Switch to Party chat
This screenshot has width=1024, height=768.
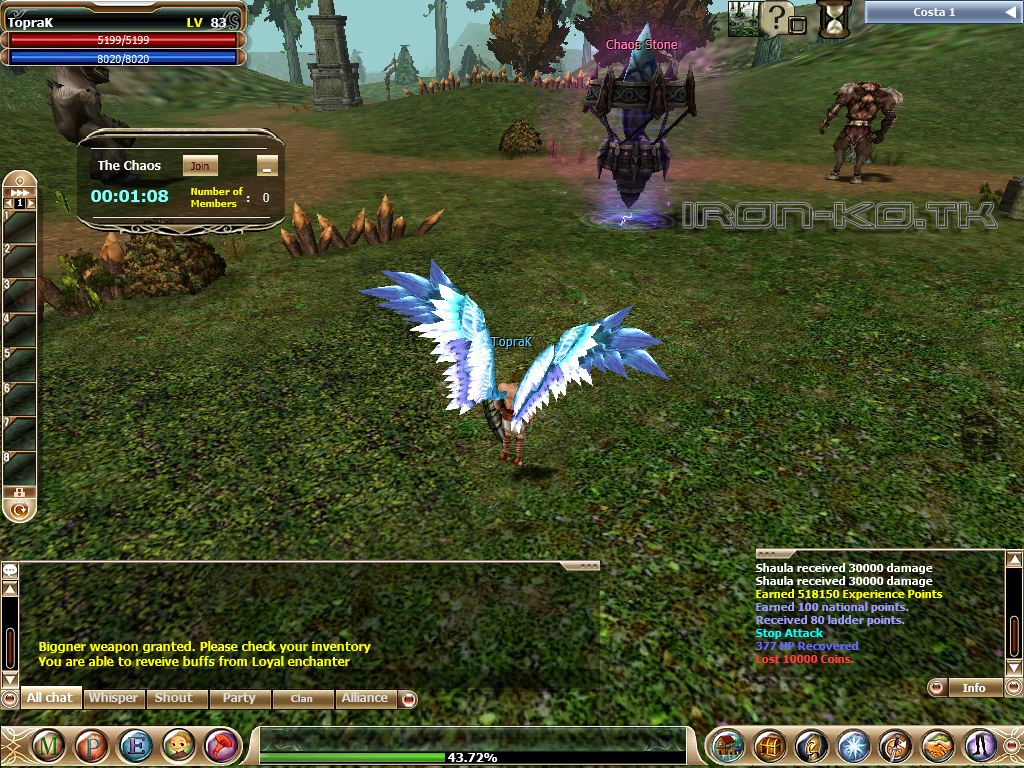(239, 698)
